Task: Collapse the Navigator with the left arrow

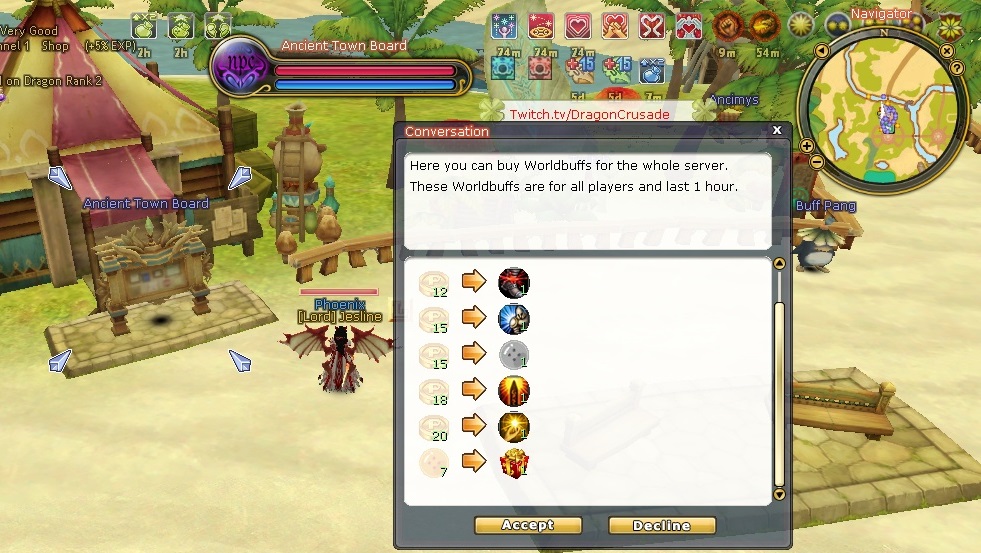Action: 821,51
